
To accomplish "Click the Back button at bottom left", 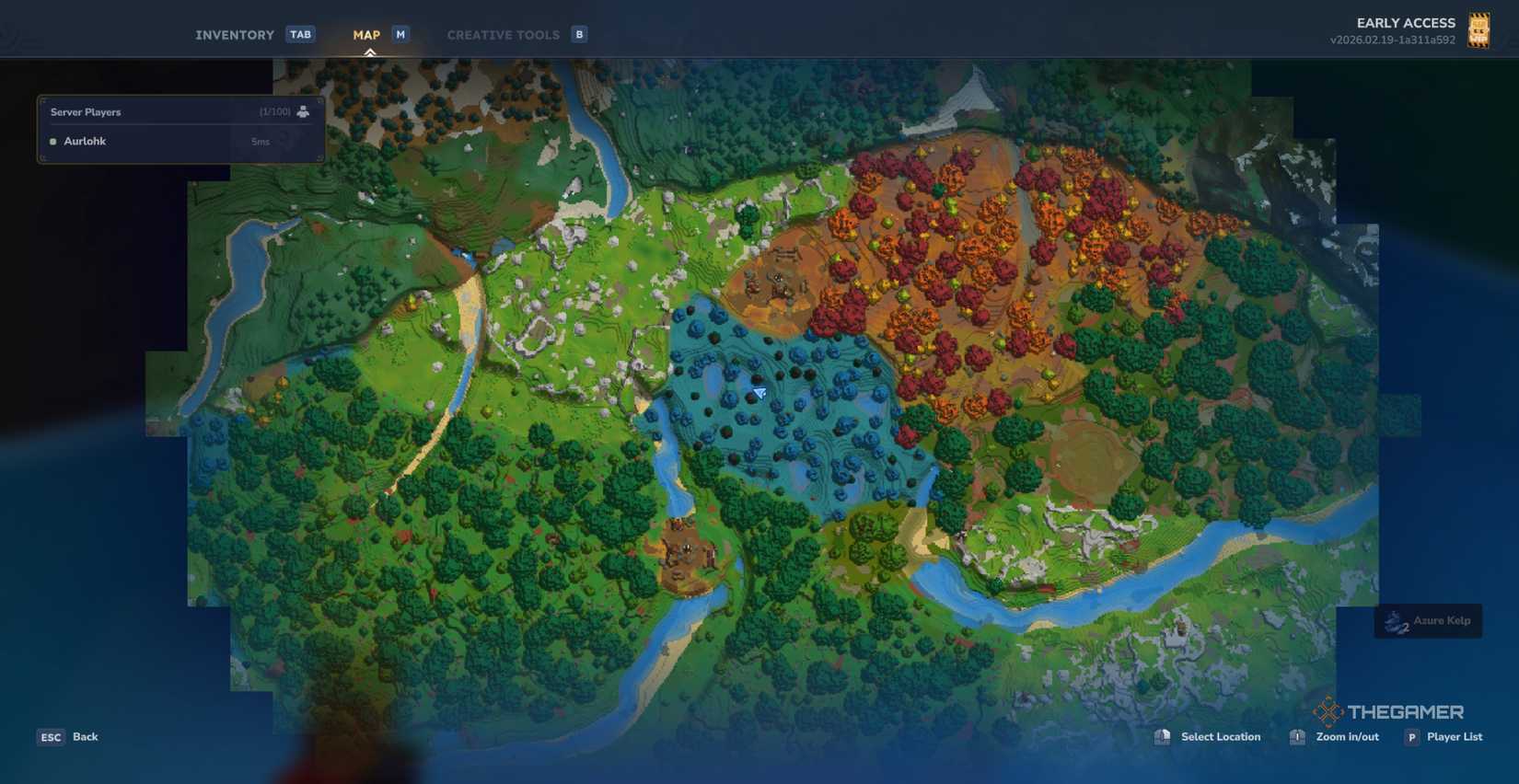I will pyautogui.click(x=85, y=736).
